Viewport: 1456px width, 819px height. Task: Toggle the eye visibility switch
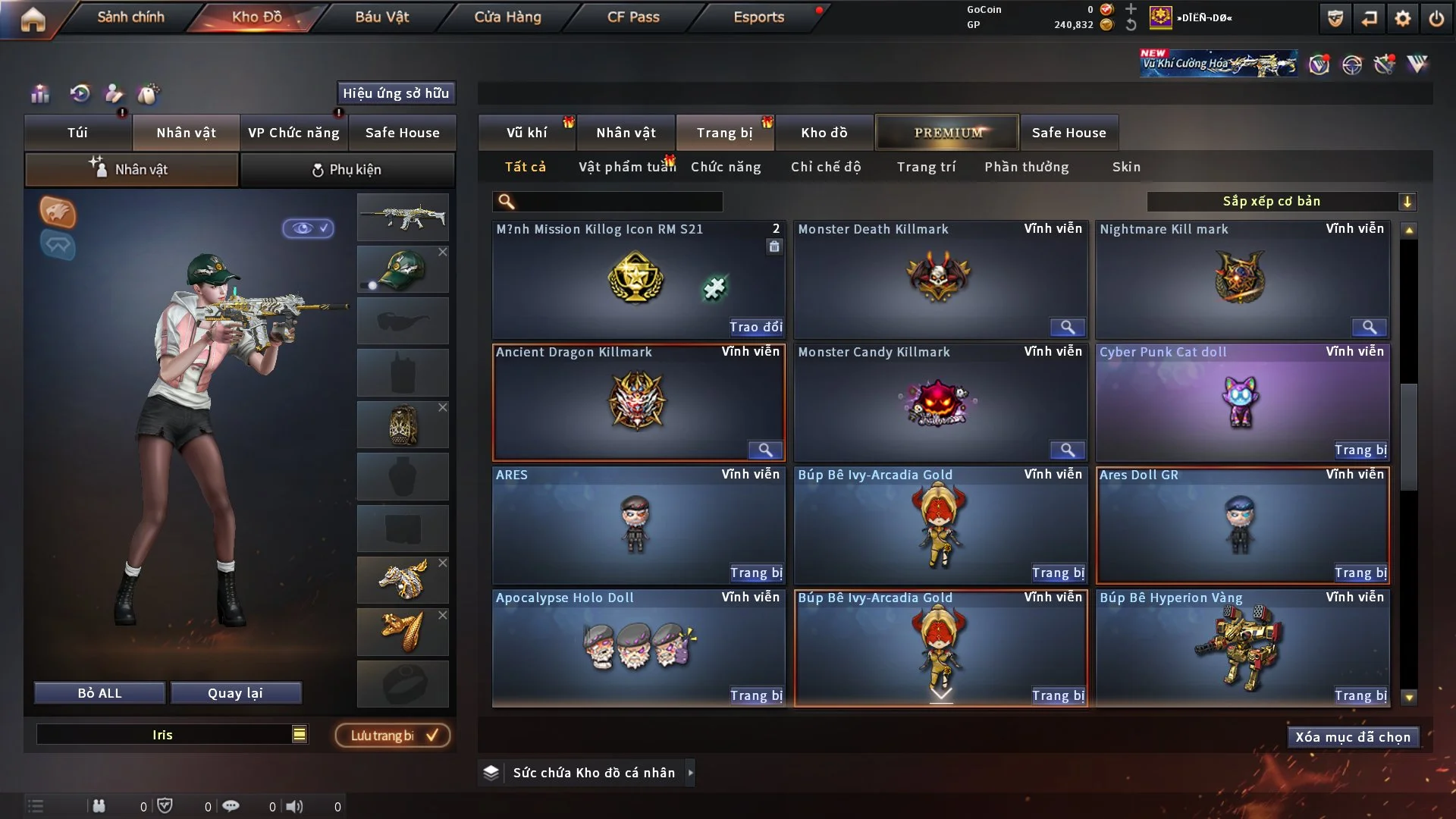point(309,228)
